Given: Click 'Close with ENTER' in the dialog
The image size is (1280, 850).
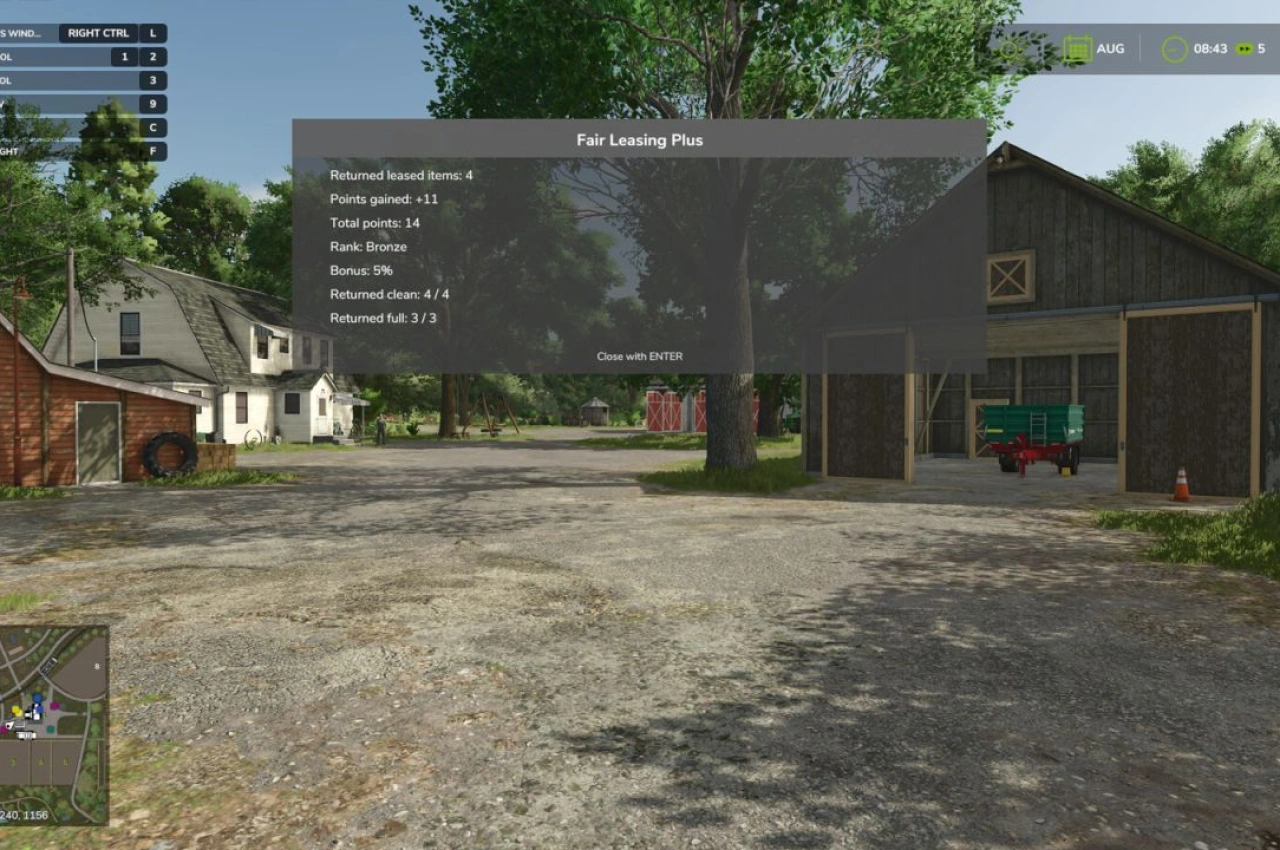Looking at the screenshot, I should click(640, 356).
